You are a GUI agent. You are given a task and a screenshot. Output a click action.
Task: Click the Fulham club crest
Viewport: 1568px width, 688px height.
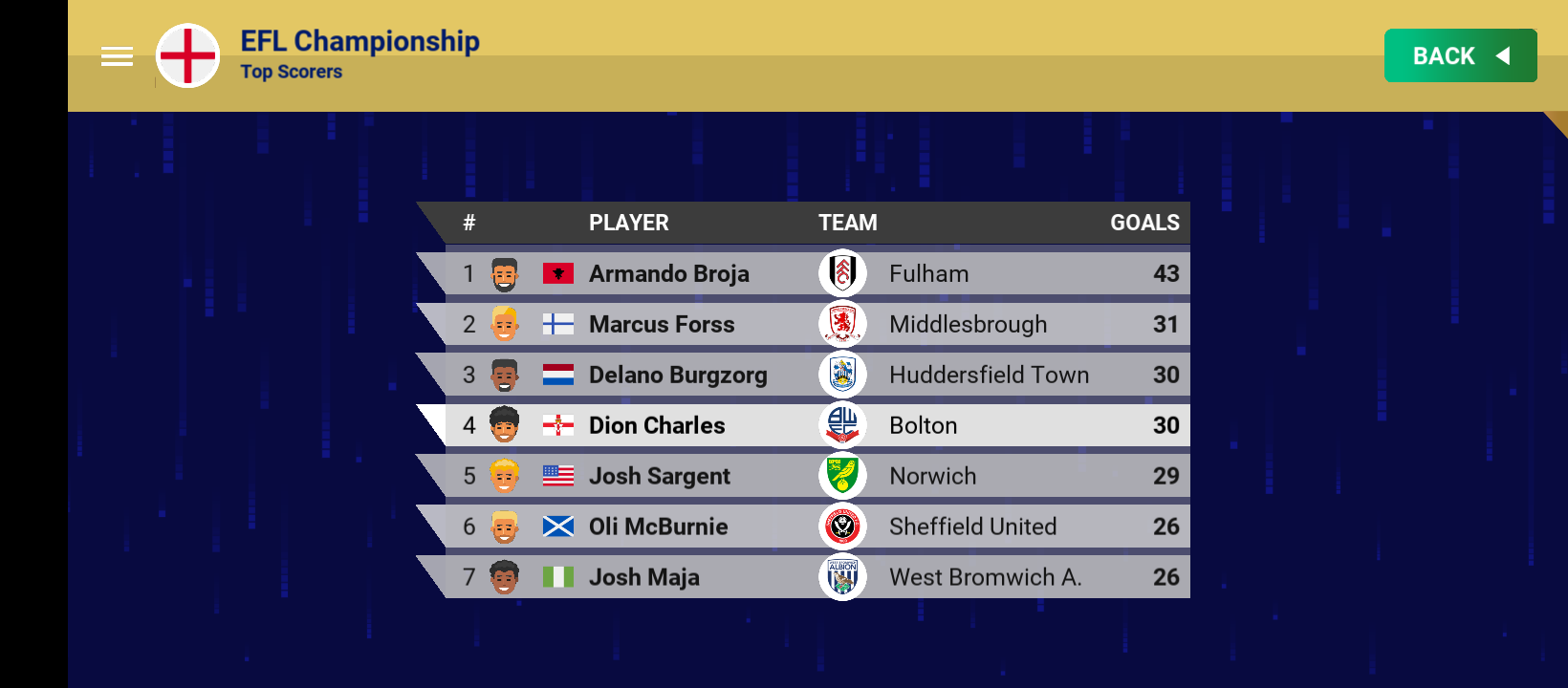pos(842,273)
